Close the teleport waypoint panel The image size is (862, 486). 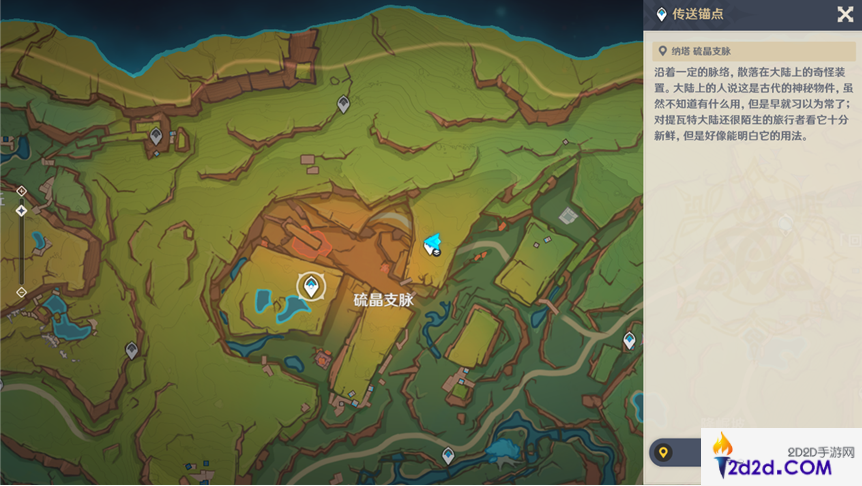(845, 14)
